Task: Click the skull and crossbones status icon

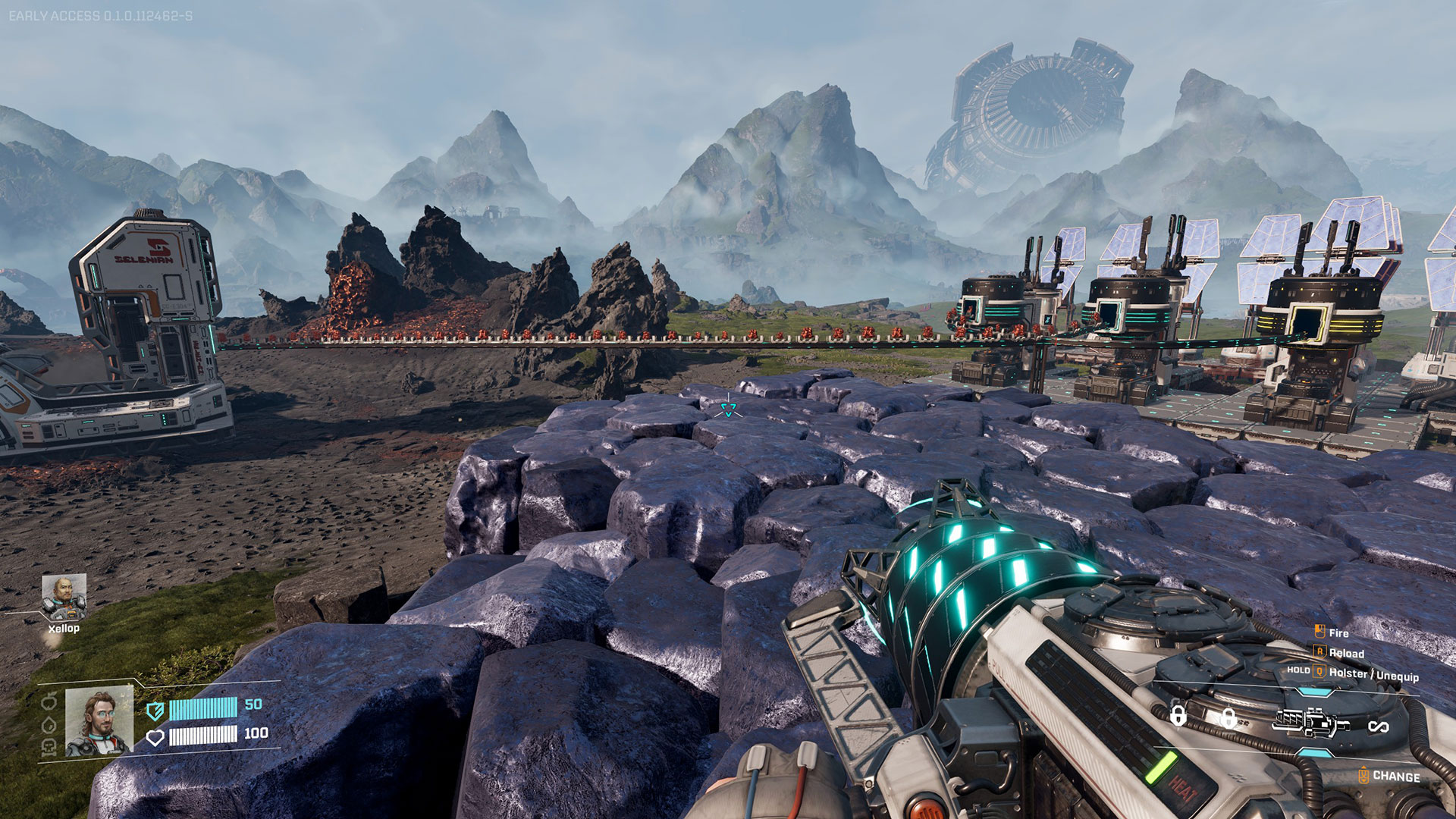Action: click(x=49, y=748)
